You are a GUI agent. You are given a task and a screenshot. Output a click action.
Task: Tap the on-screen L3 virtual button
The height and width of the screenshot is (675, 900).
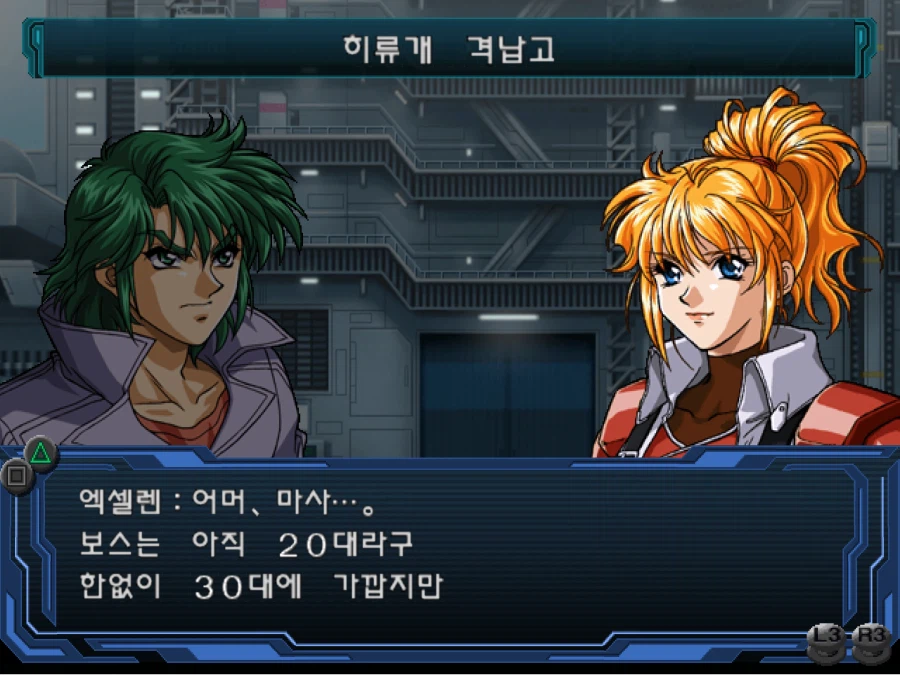point(826,641)
